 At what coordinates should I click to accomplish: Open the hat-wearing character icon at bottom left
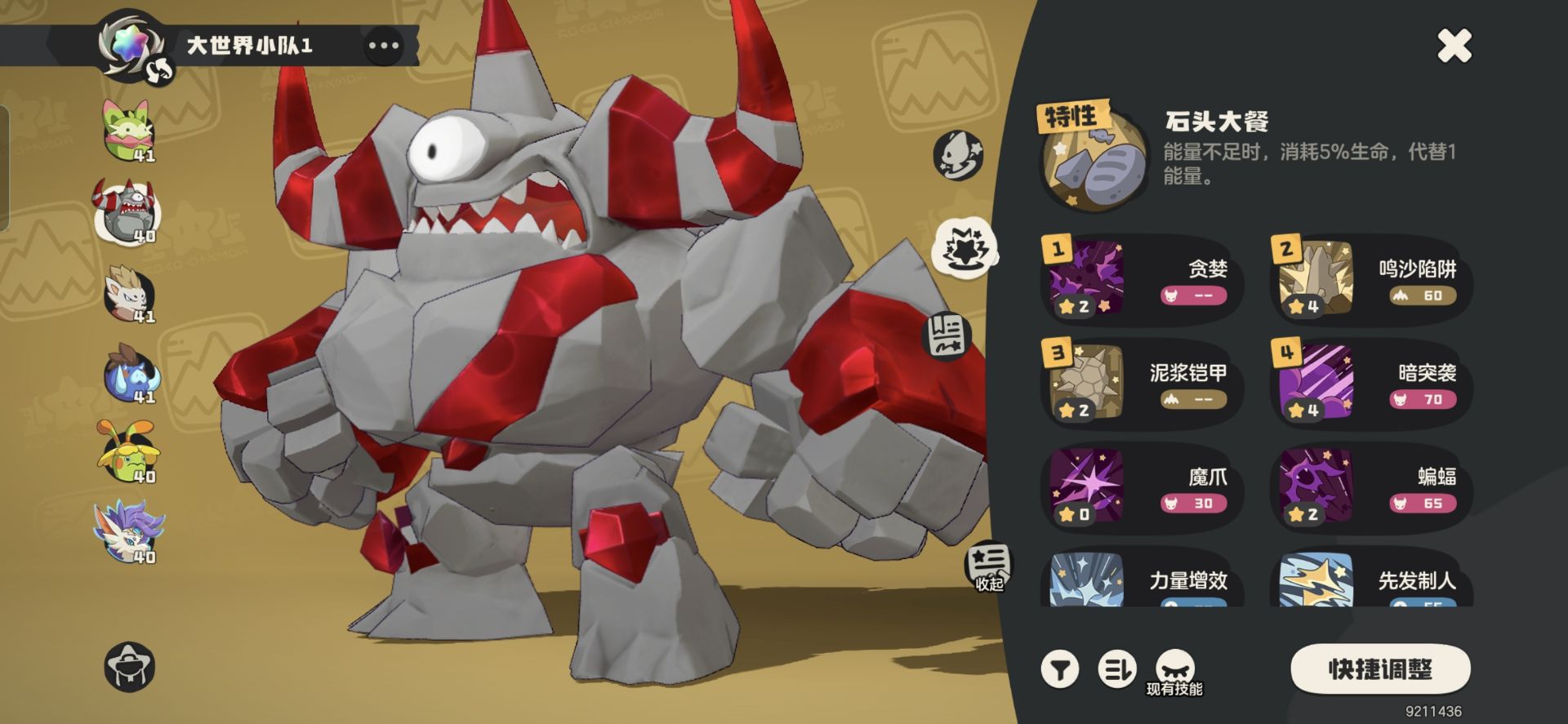click(x=130, y=667)
